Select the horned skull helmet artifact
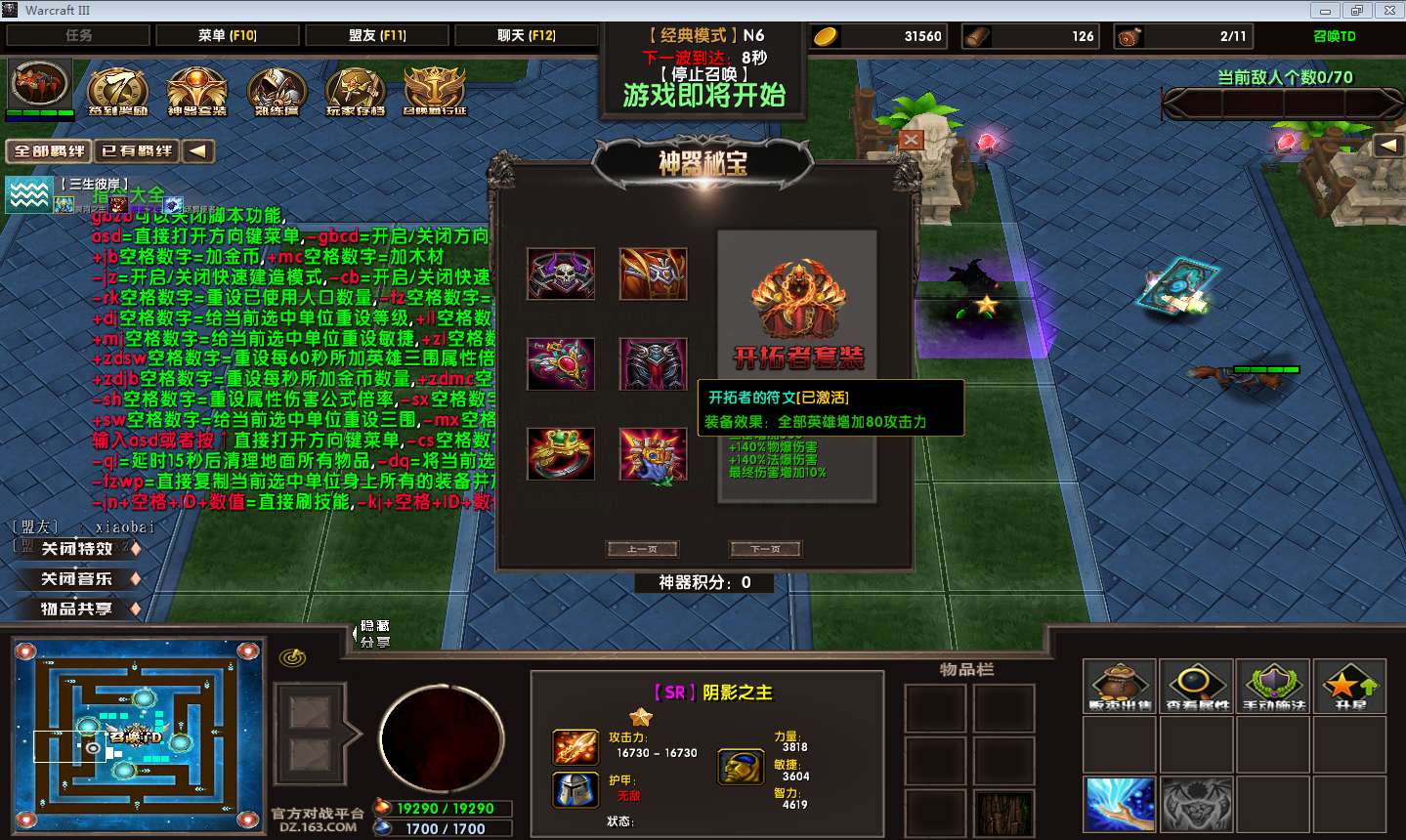1406x840 pixels. (x=561, y=273)
